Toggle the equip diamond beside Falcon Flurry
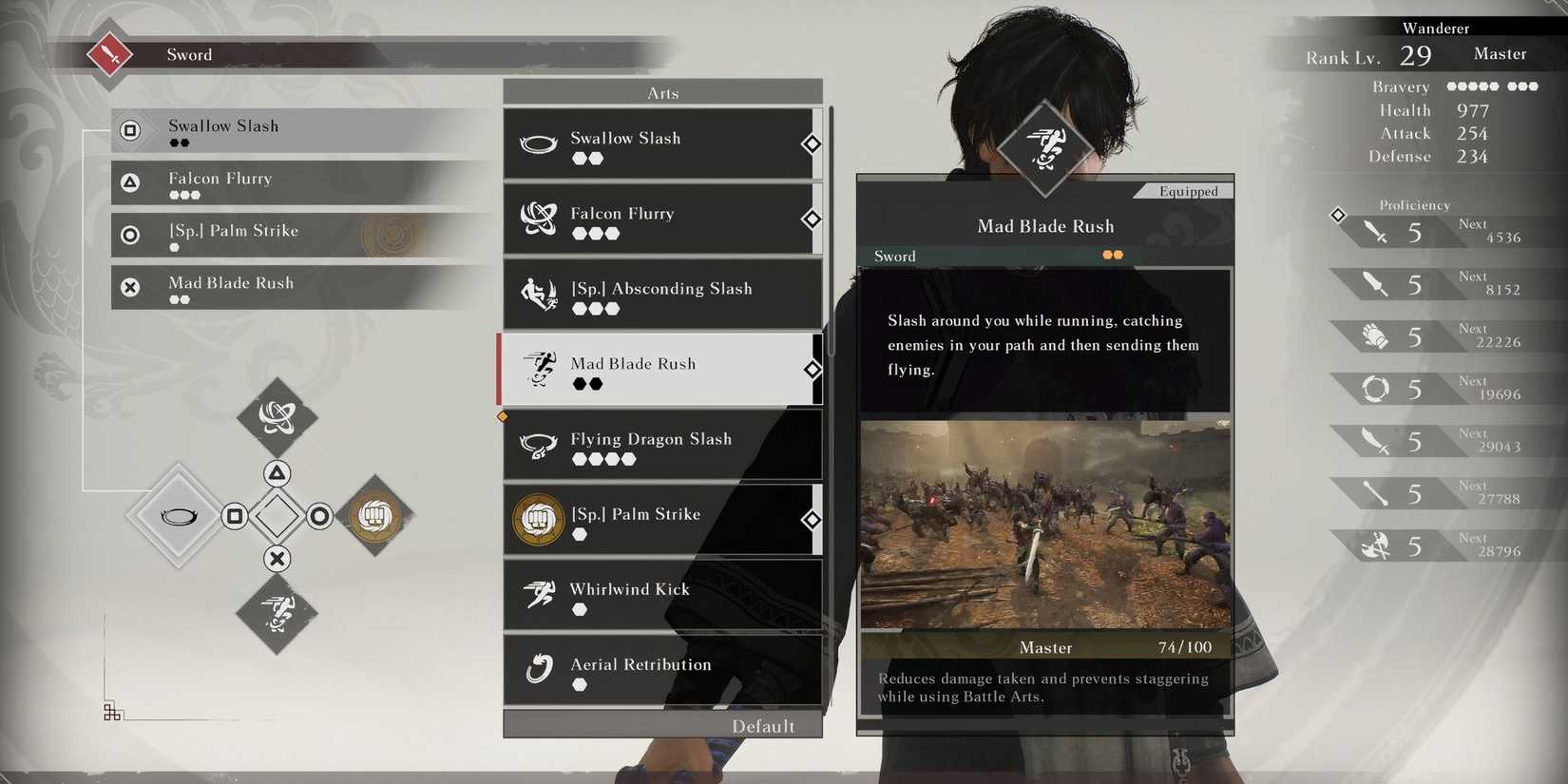The height and width of the screenshot is (784, 1568). (x=812, y=220)
